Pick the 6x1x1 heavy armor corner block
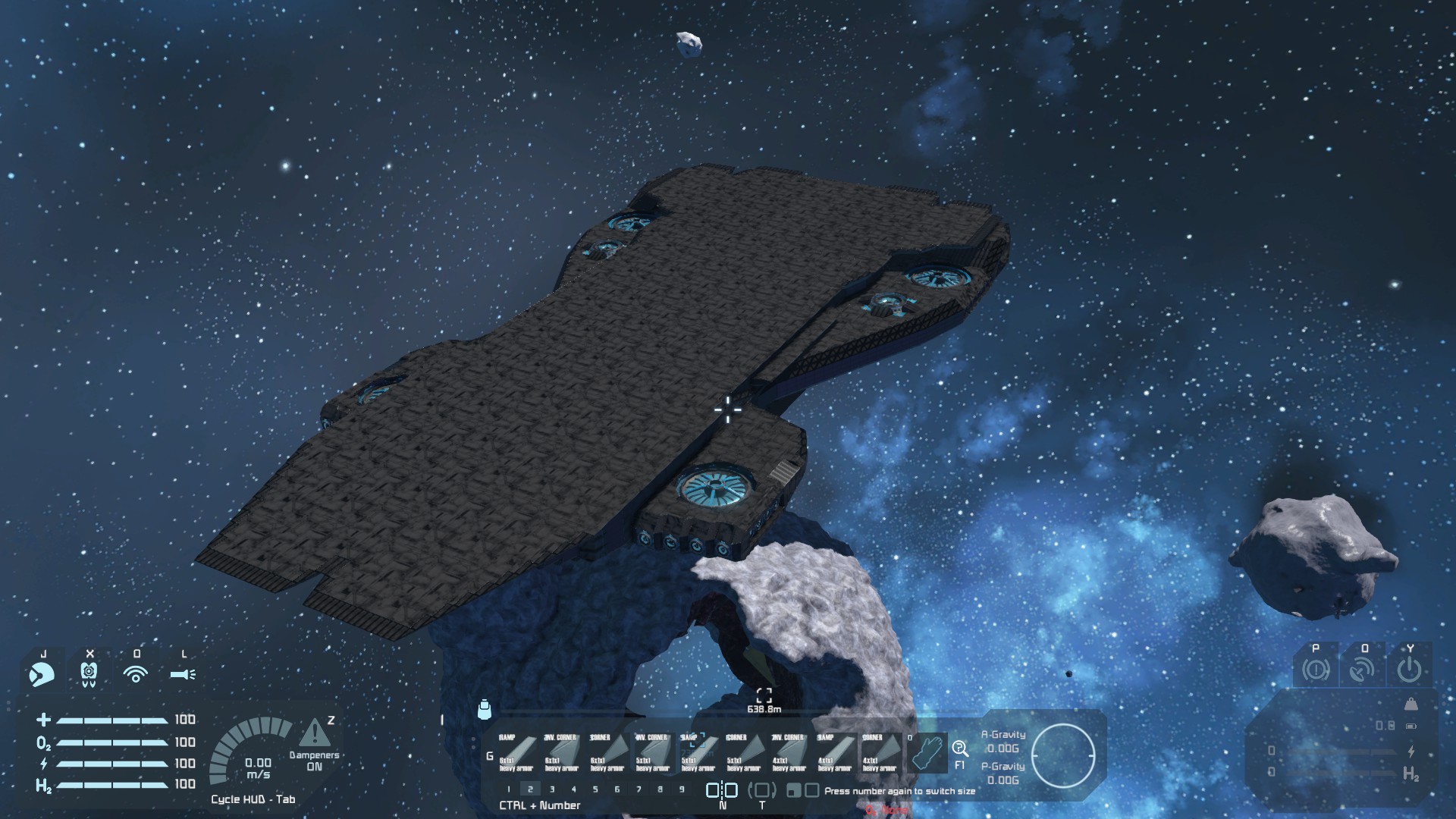Image resolution: width=1456 pixels, height=819 pixels. pos(607,752)
